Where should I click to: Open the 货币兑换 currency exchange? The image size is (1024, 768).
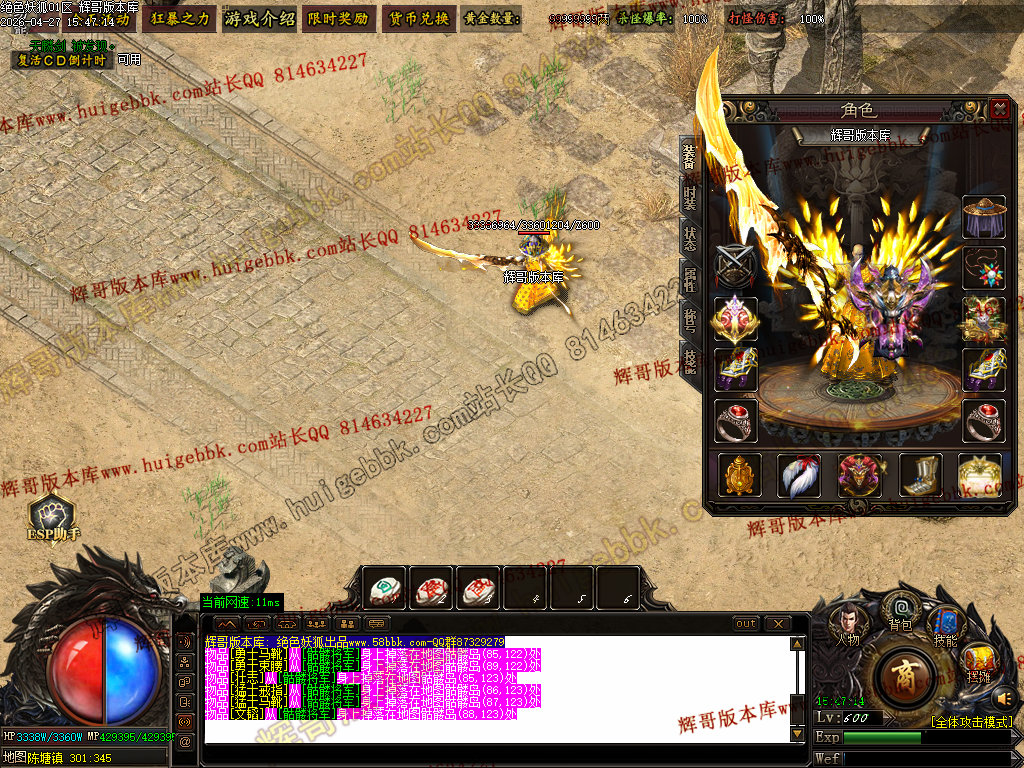418,18
